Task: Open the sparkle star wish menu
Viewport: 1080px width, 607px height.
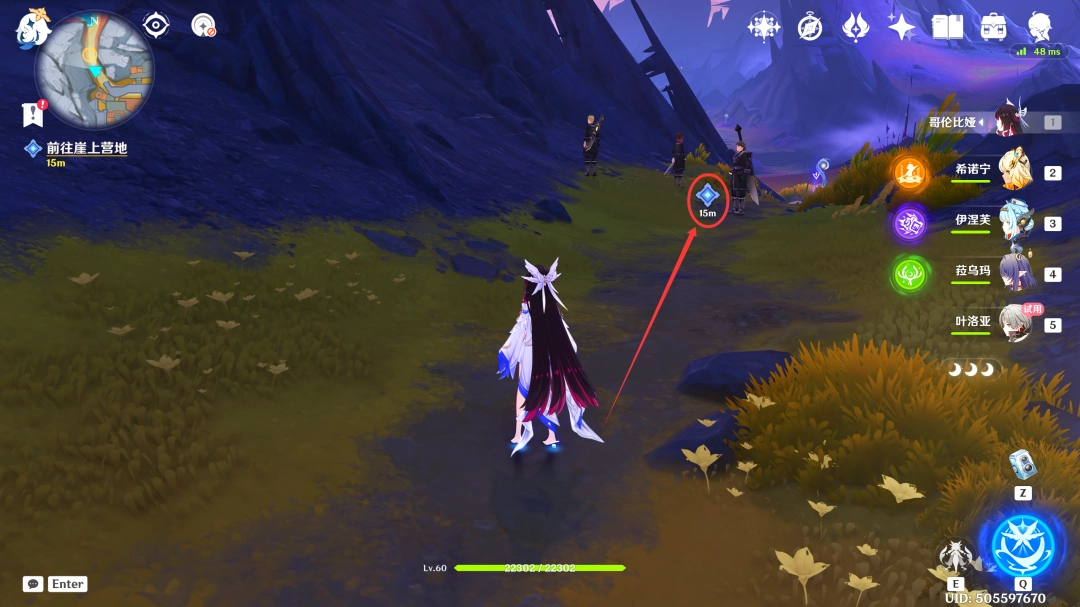Action: tap(901, 27)
